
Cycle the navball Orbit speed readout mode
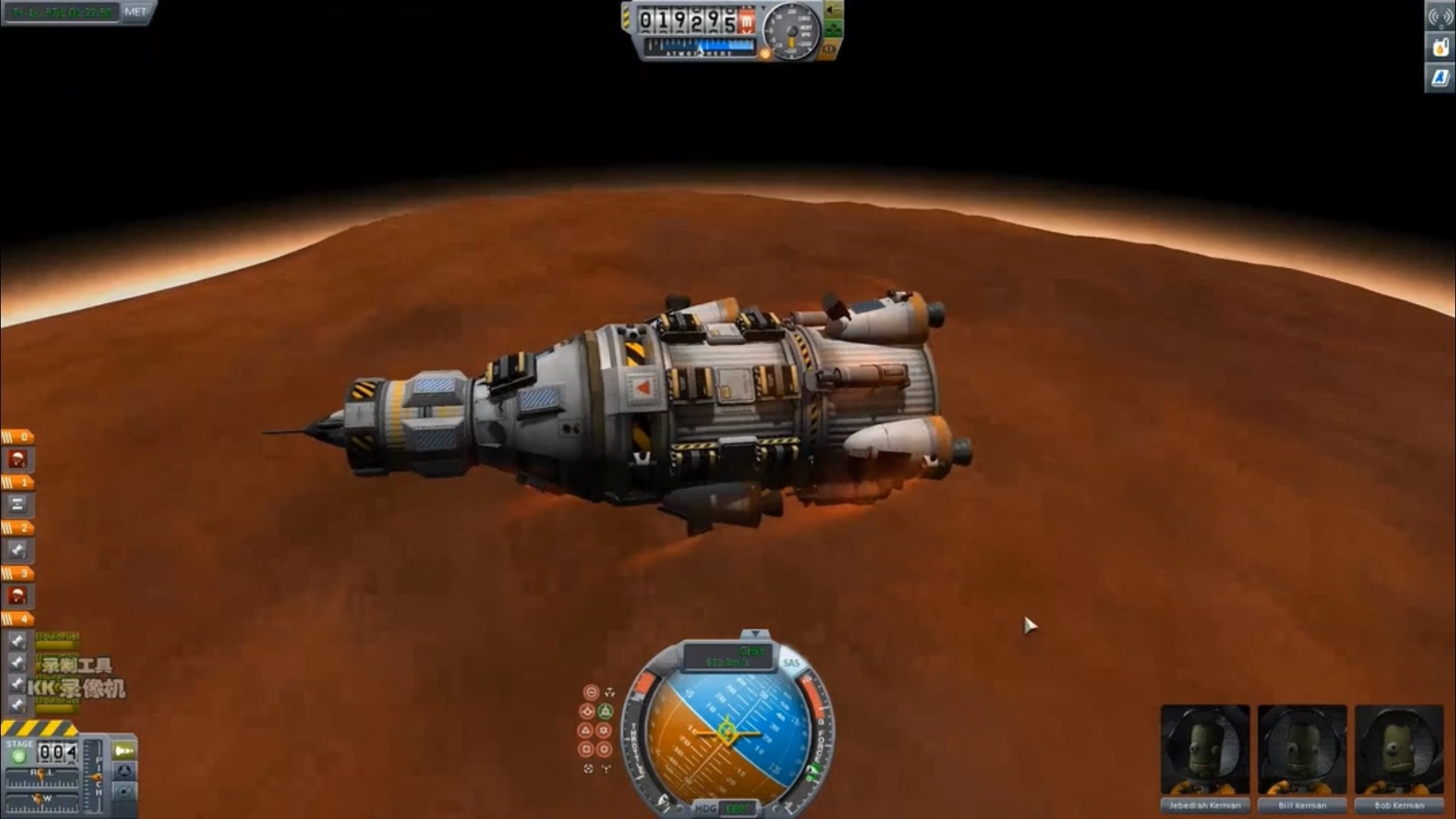click(728, 657)
